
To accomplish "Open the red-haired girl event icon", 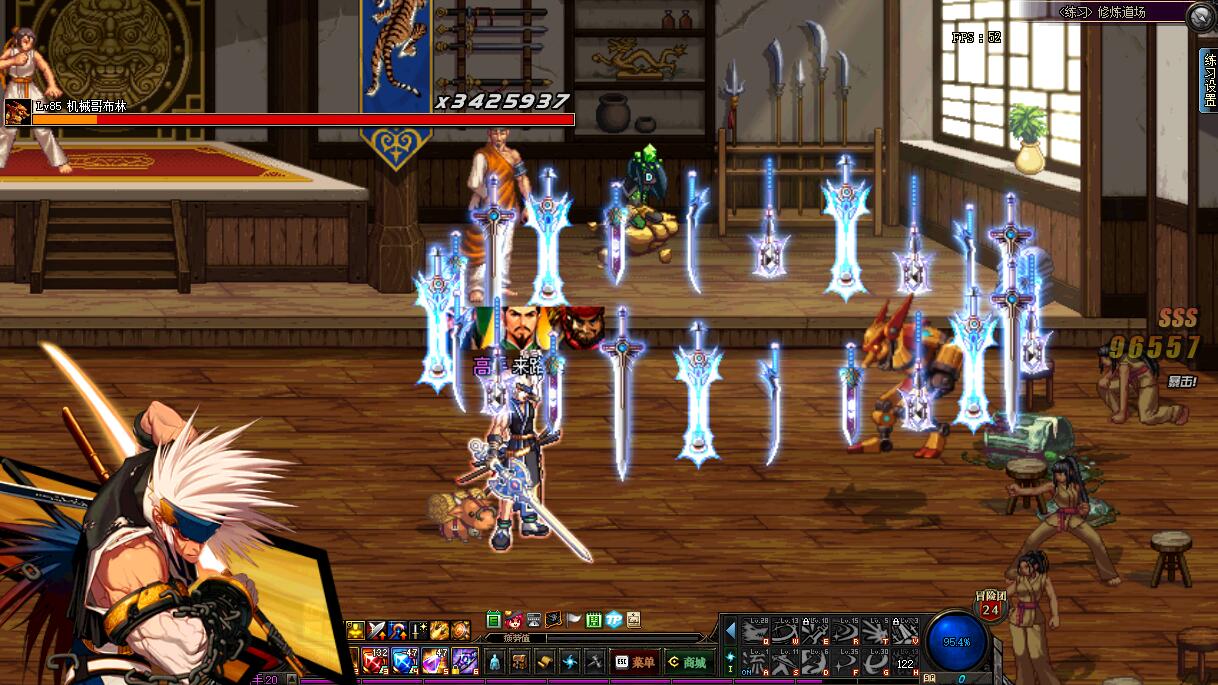I will point(514,620).
